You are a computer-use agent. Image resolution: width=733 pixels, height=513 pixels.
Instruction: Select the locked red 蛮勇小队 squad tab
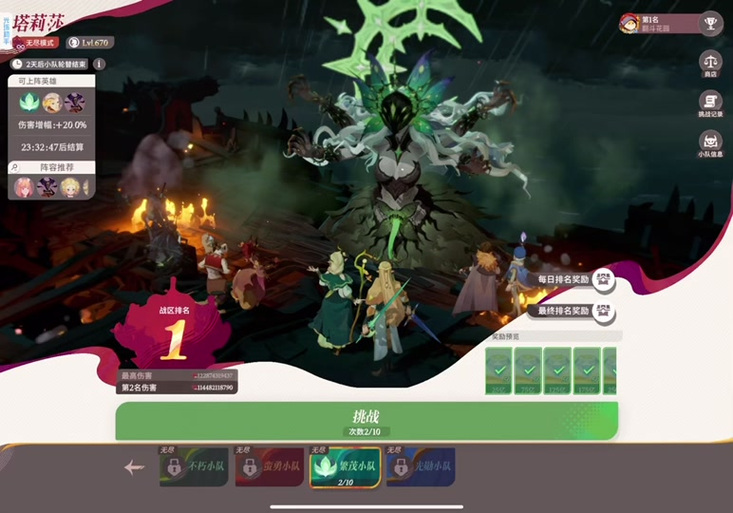pos(269,467)
